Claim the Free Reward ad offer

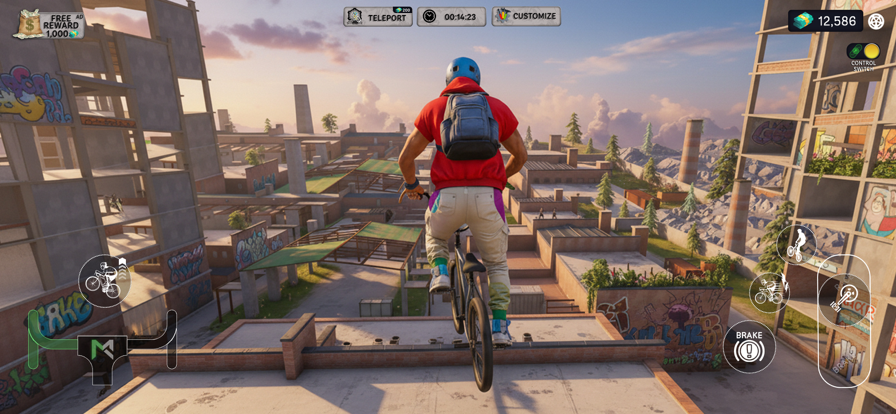pyautogui.click(x=49, y=24)
